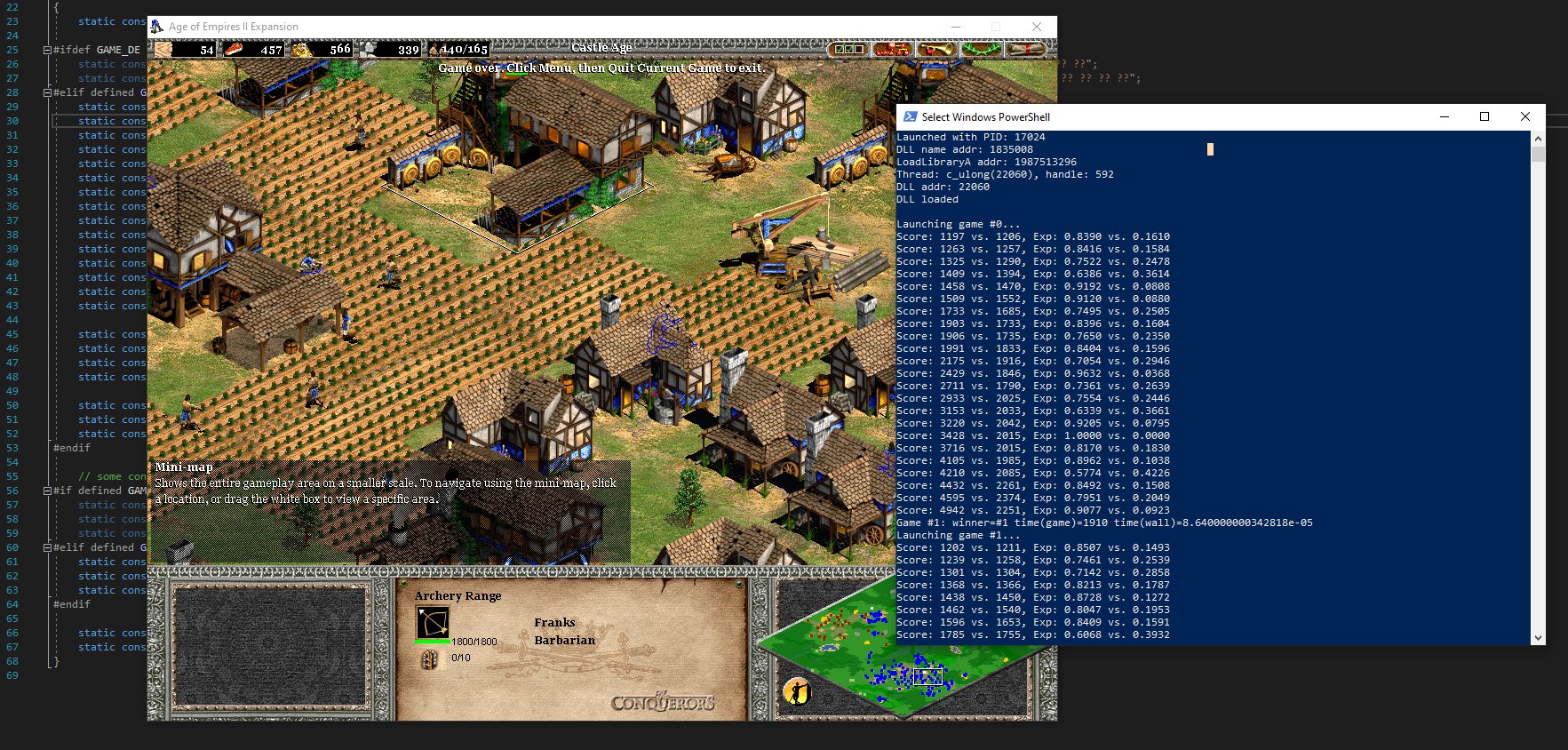This screenshot has width=1568, height=750.
Task: View the Technology Tree branch icon
Action: 982,49
